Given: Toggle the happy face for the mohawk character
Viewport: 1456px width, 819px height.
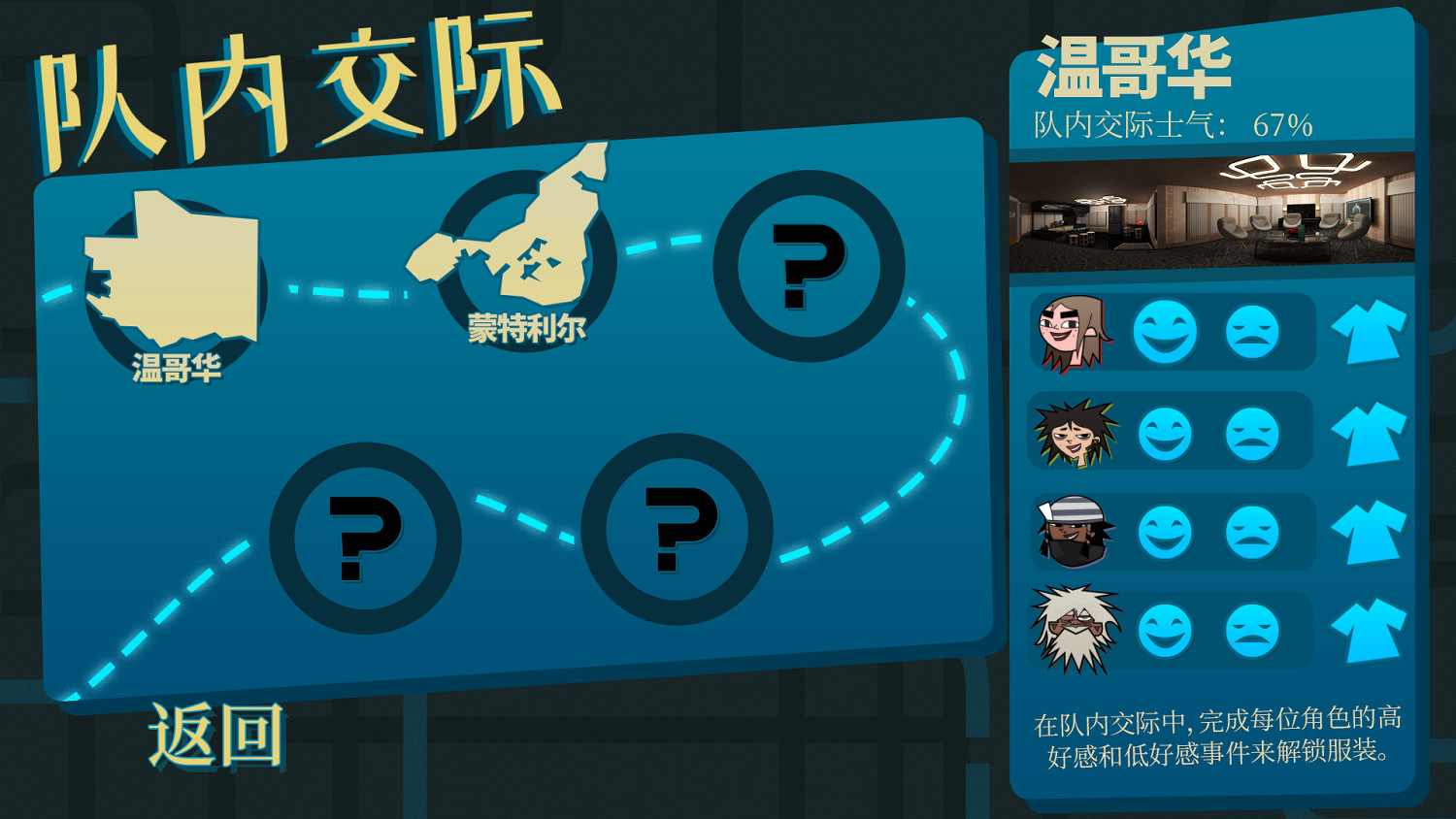Looking at the screenshot, I should pos(1167,431).
